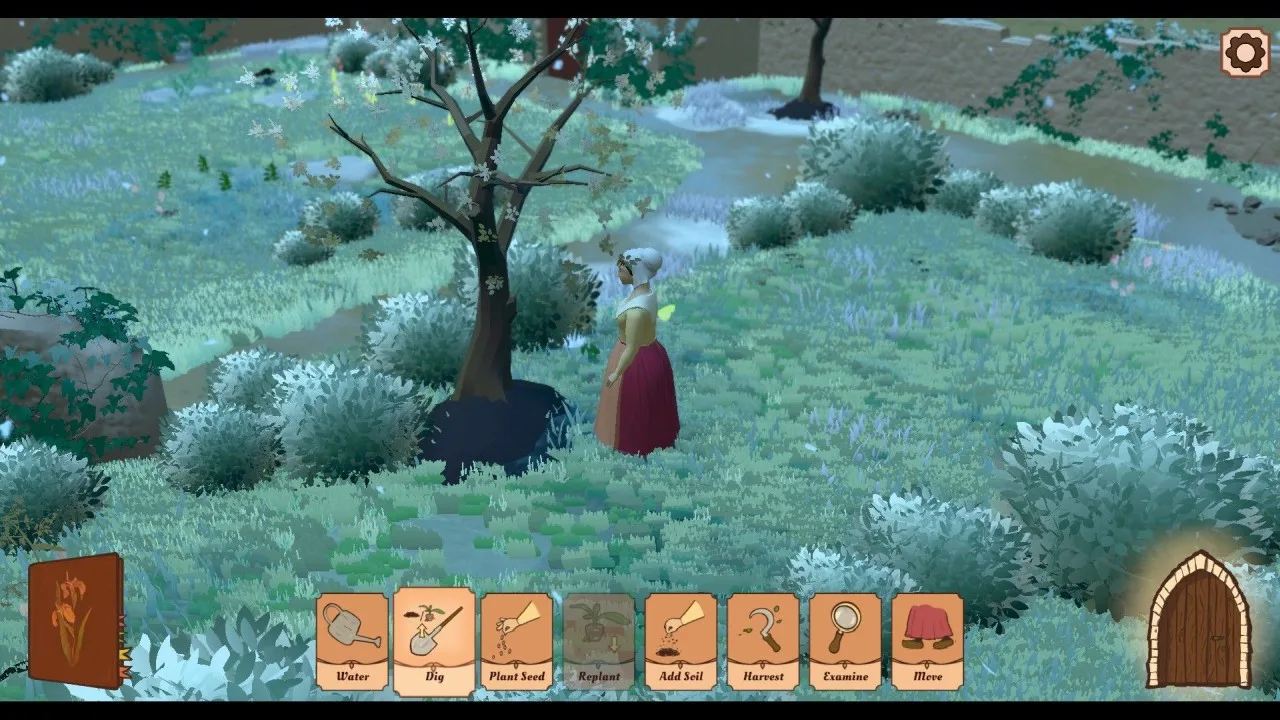Use the Examine magnifying glass
The height and width of the screenshot is (720, 1280).
pos(845,641)
